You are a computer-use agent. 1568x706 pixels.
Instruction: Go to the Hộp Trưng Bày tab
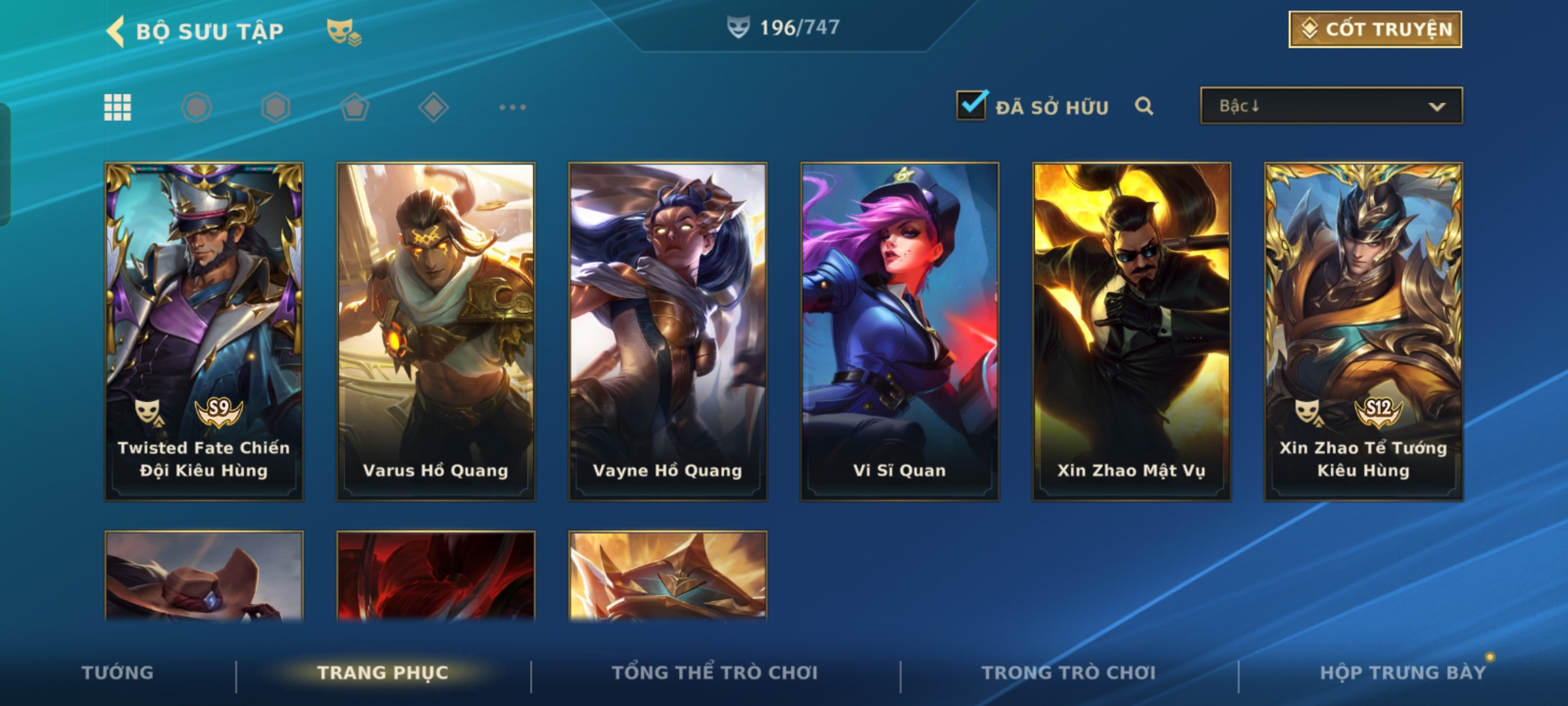point(1402,673)
